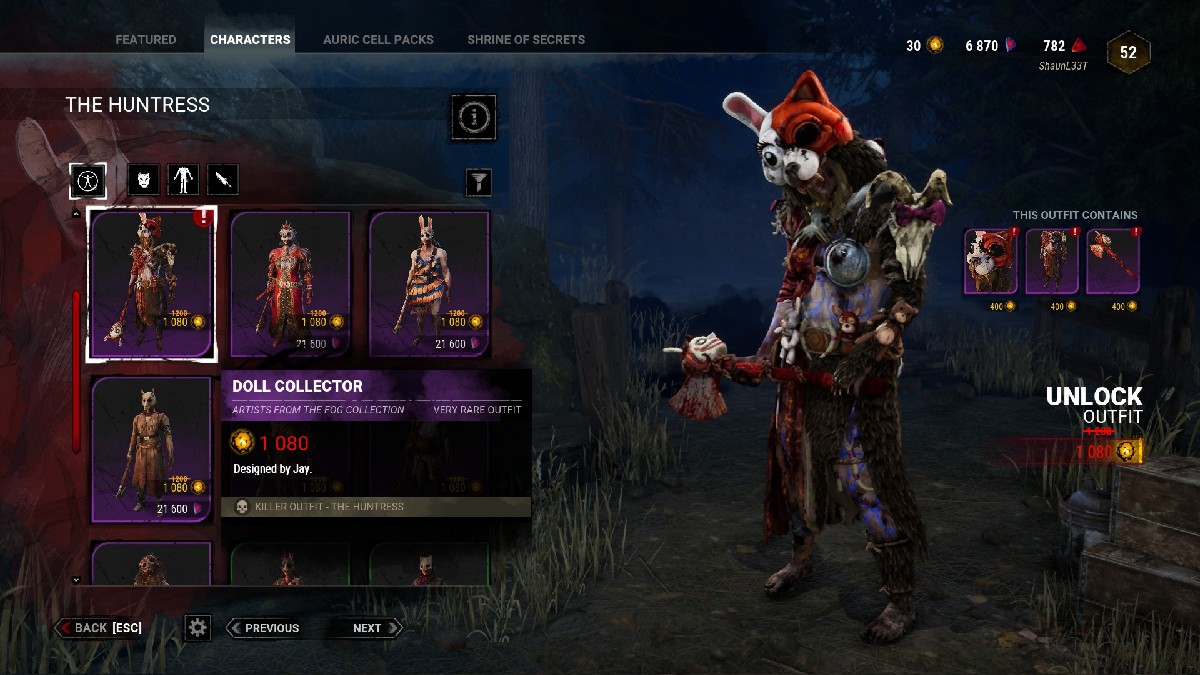Open the Auric Cell Packs tab

click(378, 40)
